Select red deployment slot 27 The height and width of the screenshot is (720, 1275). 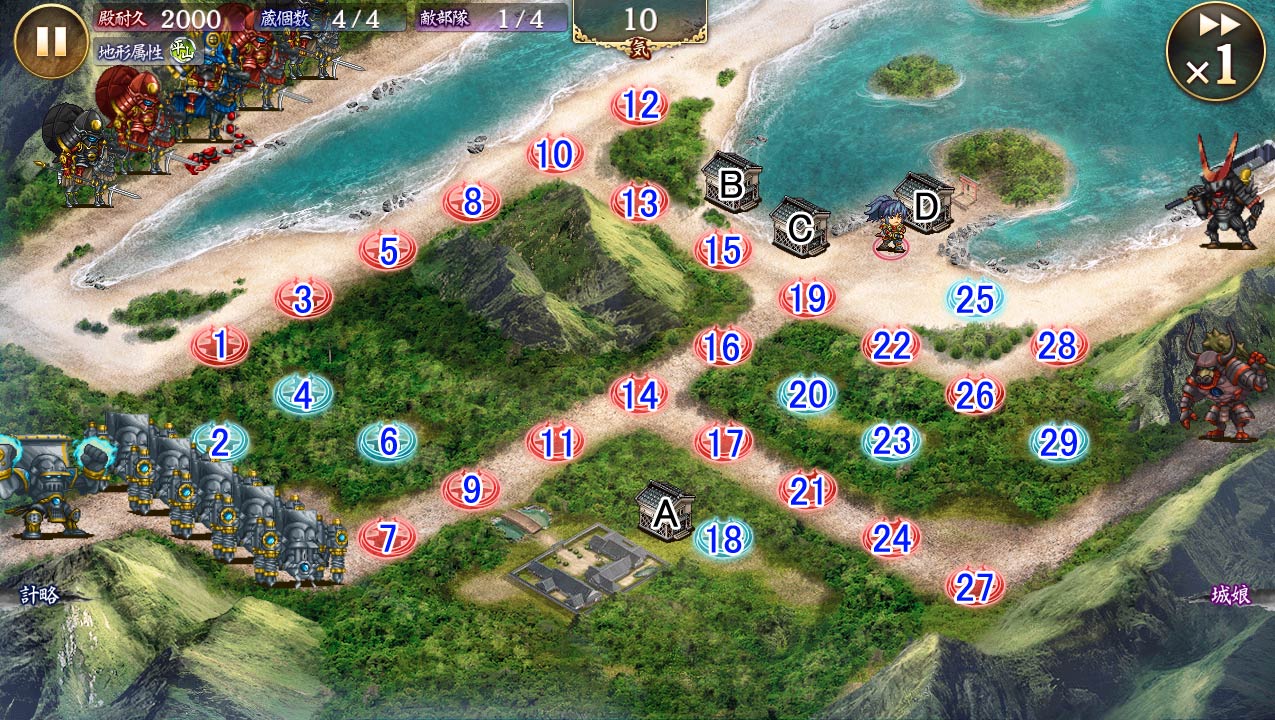point(975,587)
